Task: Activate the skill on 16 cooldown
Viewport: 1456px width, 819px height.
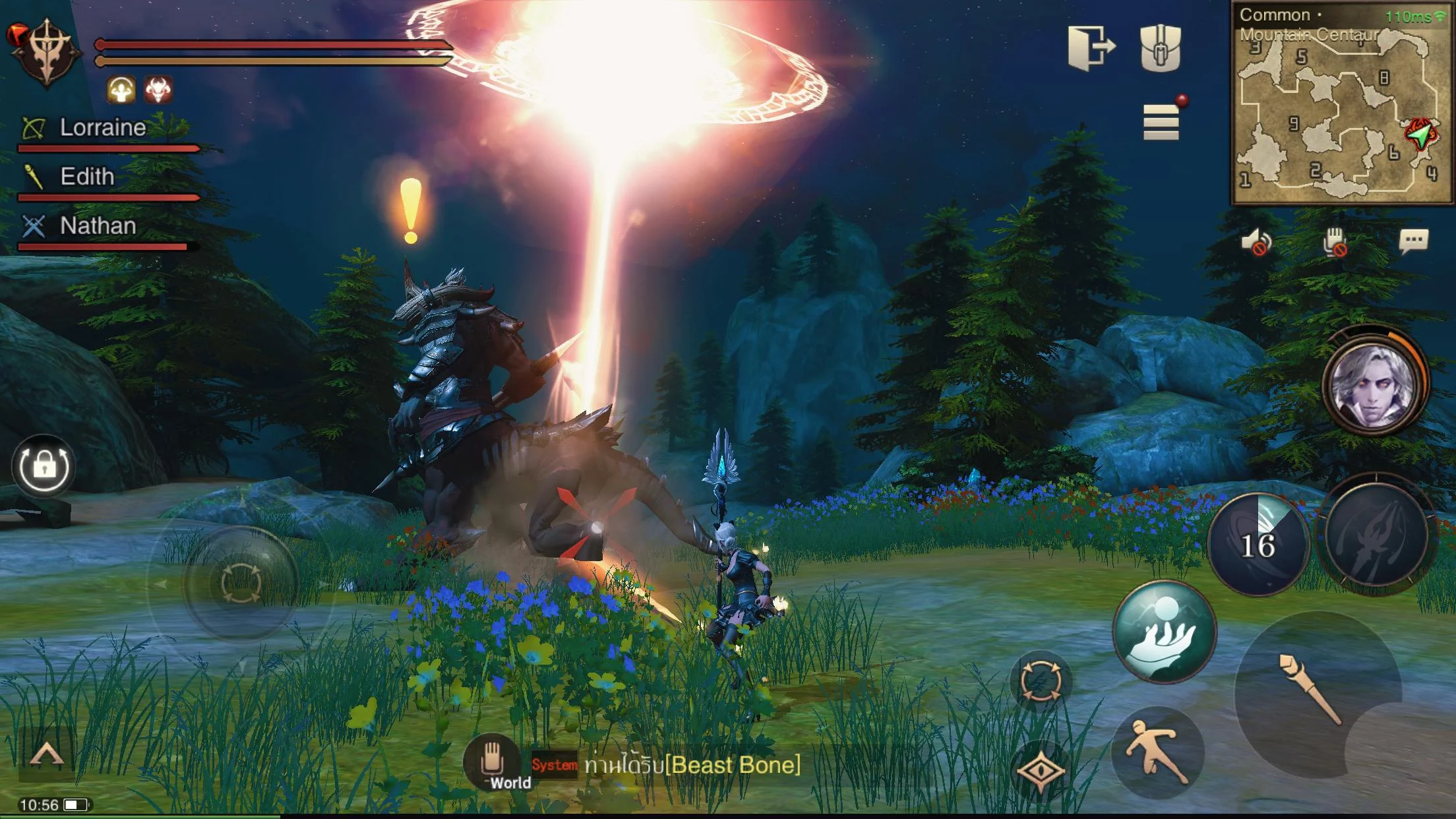Action: click(1258, 545)
